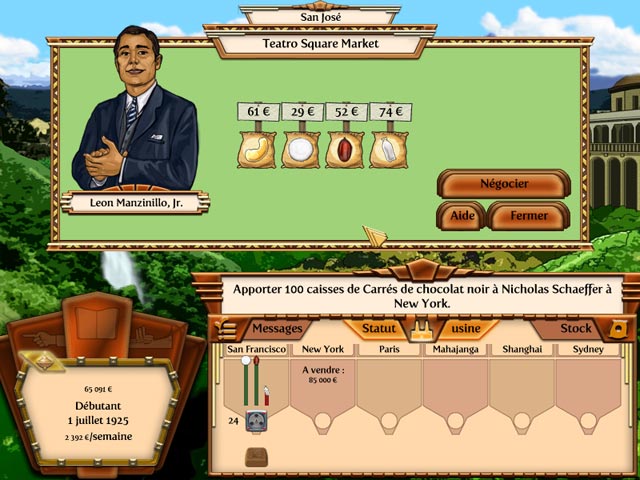Select the Mahajanga city column
Screen dimensions: 640x480
click(455, 349)
